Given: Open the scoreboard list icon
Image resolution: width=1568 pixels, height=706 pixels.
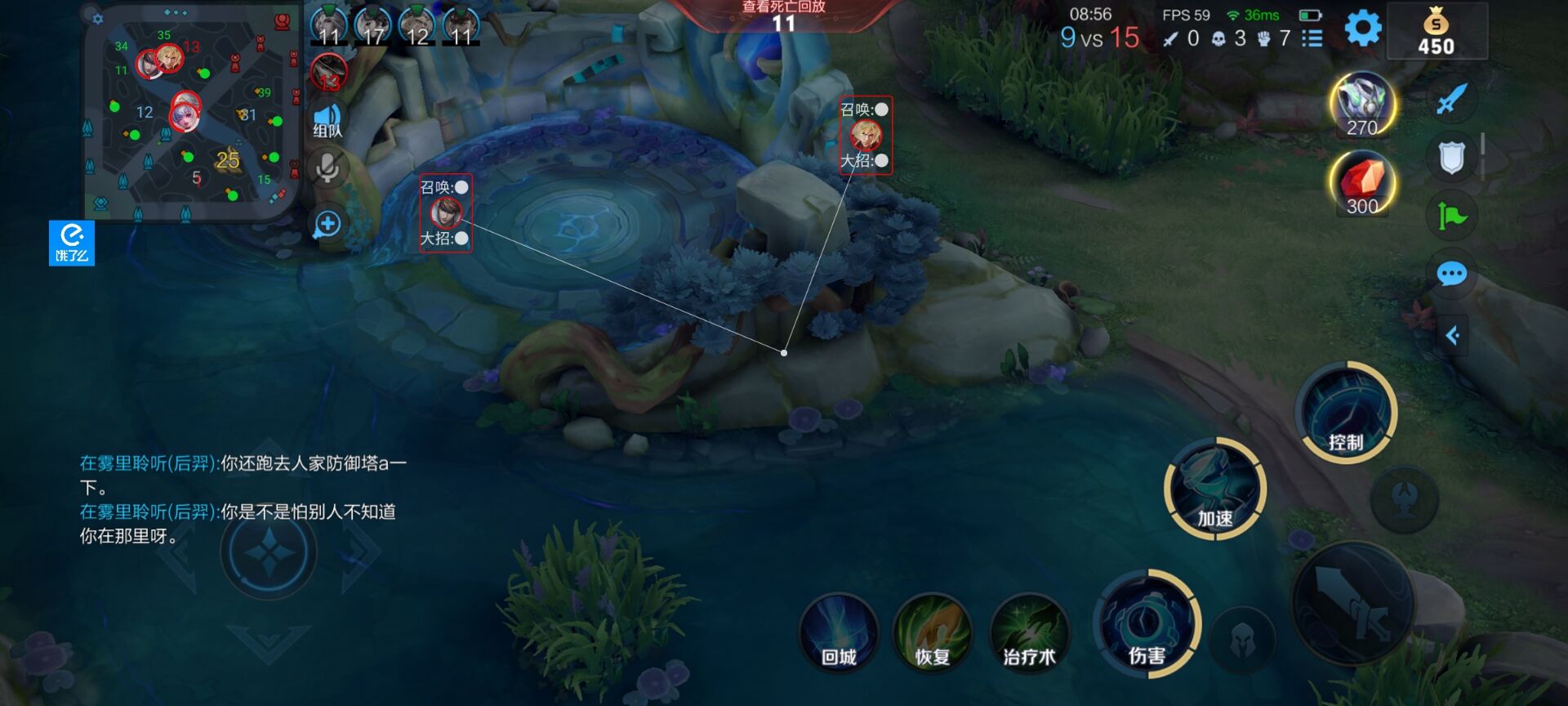Looking at the screenshot, I should tap(1312, 38).
